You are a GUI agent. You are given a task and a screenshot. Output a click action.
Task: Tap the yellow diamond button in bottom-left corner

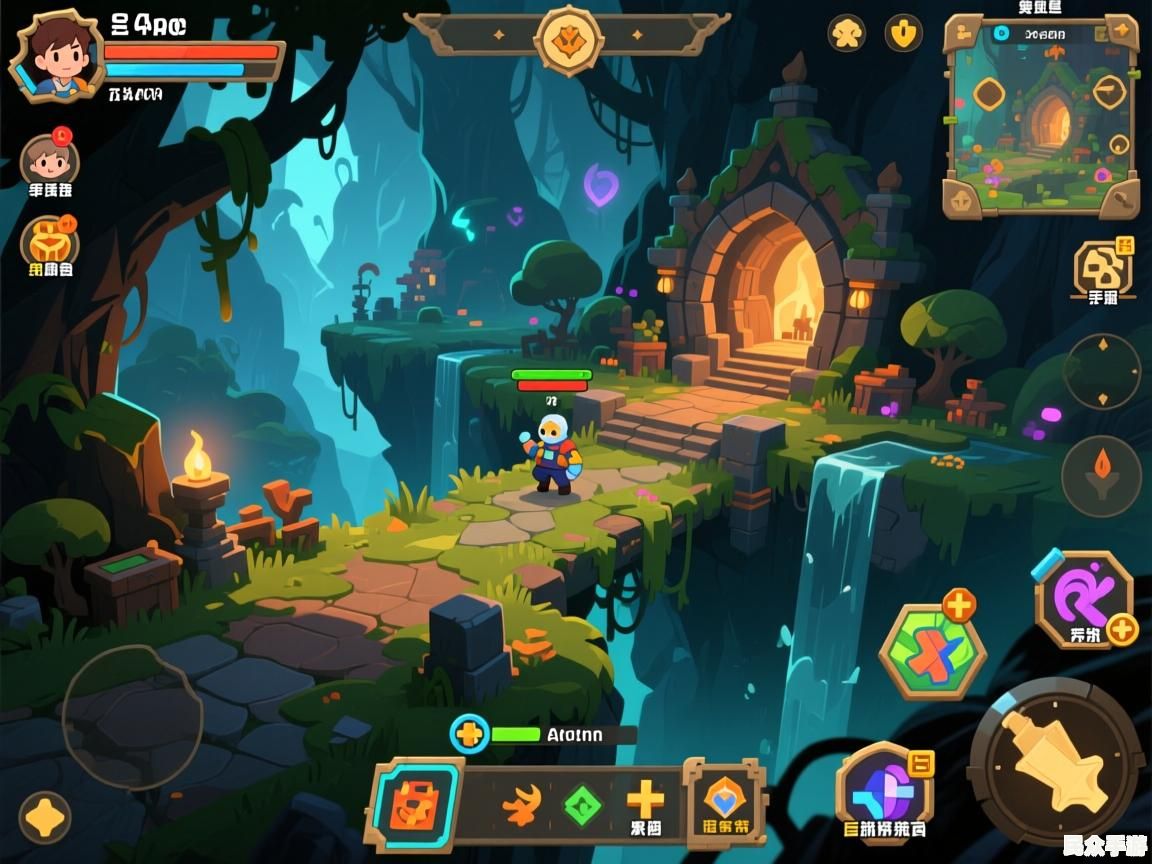point(44,817)
